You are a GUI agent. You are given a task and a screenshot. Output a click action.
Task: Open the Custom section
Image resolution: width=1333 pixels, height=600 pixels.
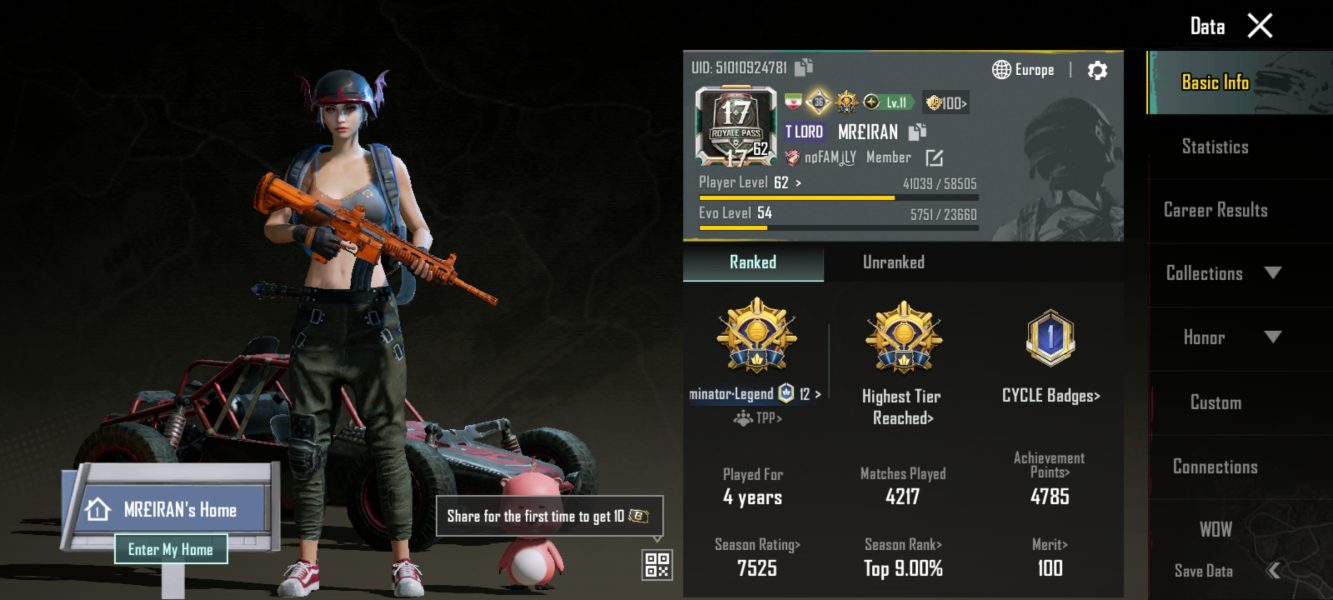click(x=1215, y=402)
